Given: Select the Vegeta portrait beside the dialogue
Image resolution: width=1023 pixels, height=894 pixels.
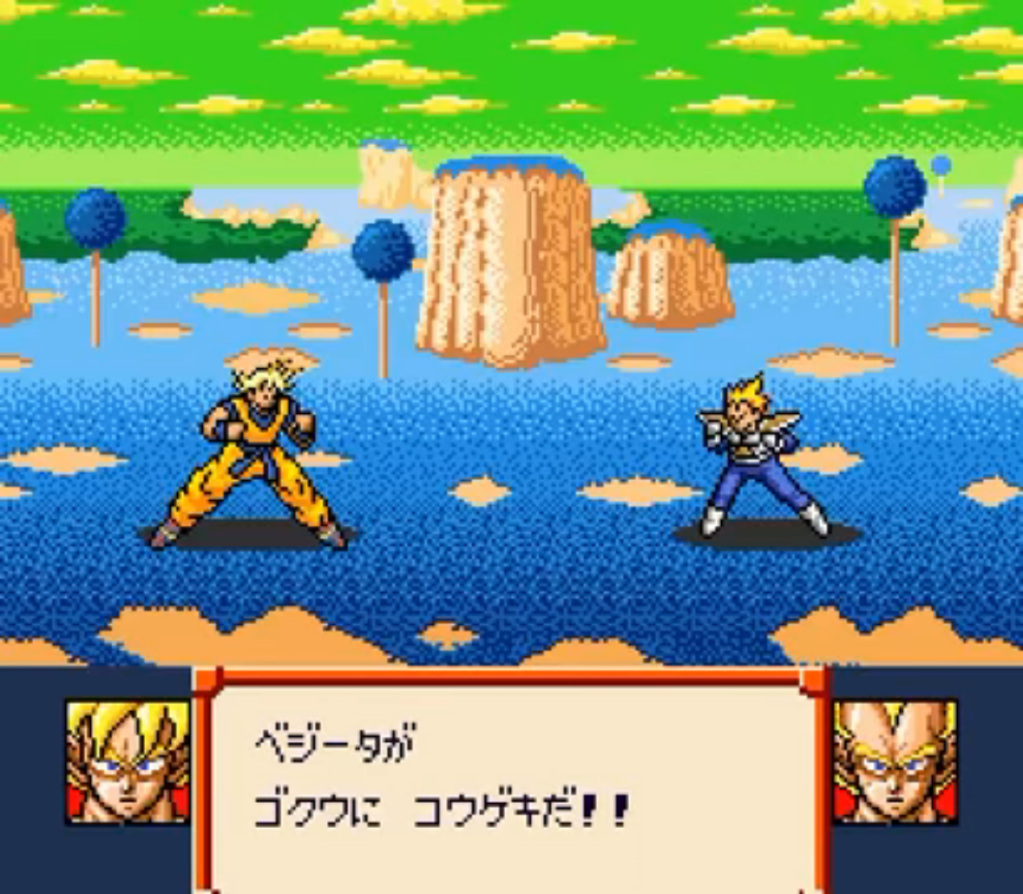Looking at the screenshot, I should (894, 761).
